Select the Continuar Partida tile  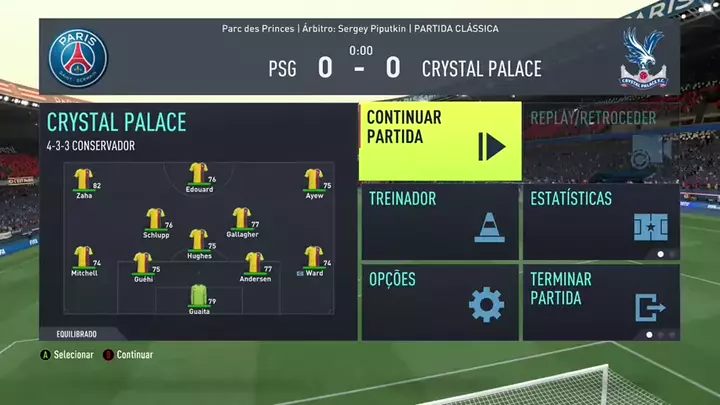click(x=440, y=141)
